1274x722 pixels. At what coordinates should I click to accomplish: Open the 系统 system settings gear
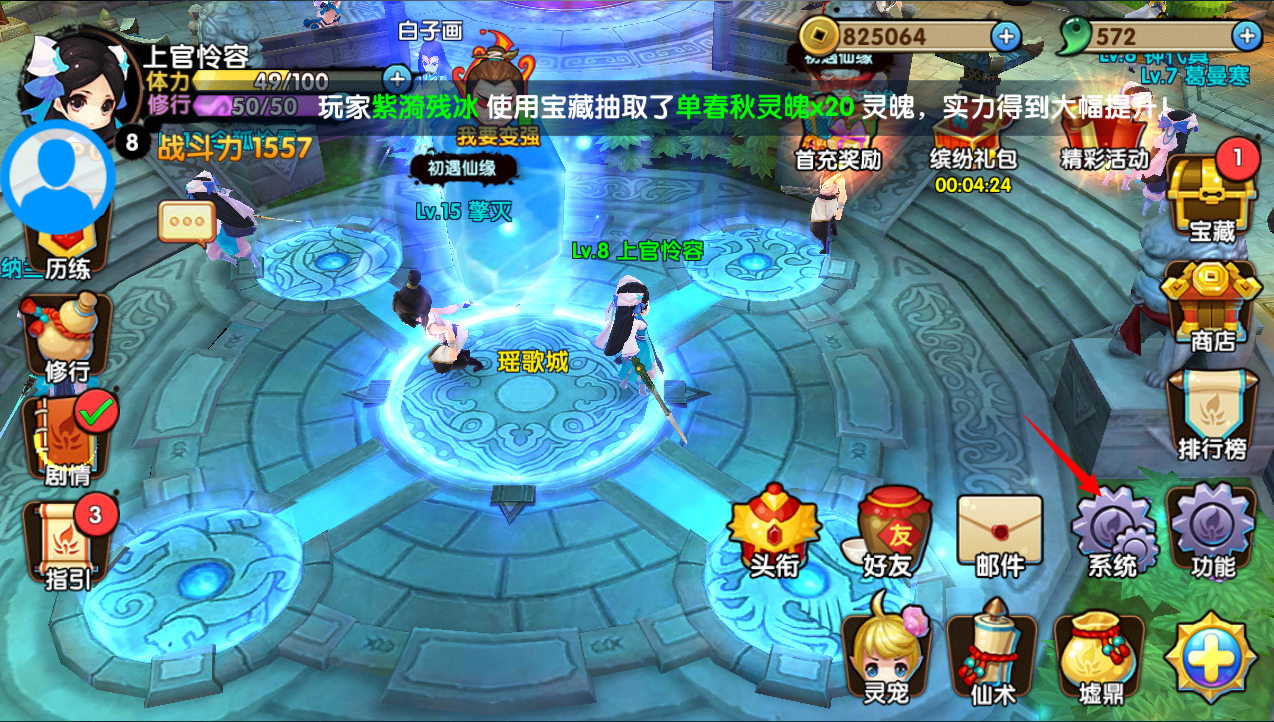tap(1111, 533)
